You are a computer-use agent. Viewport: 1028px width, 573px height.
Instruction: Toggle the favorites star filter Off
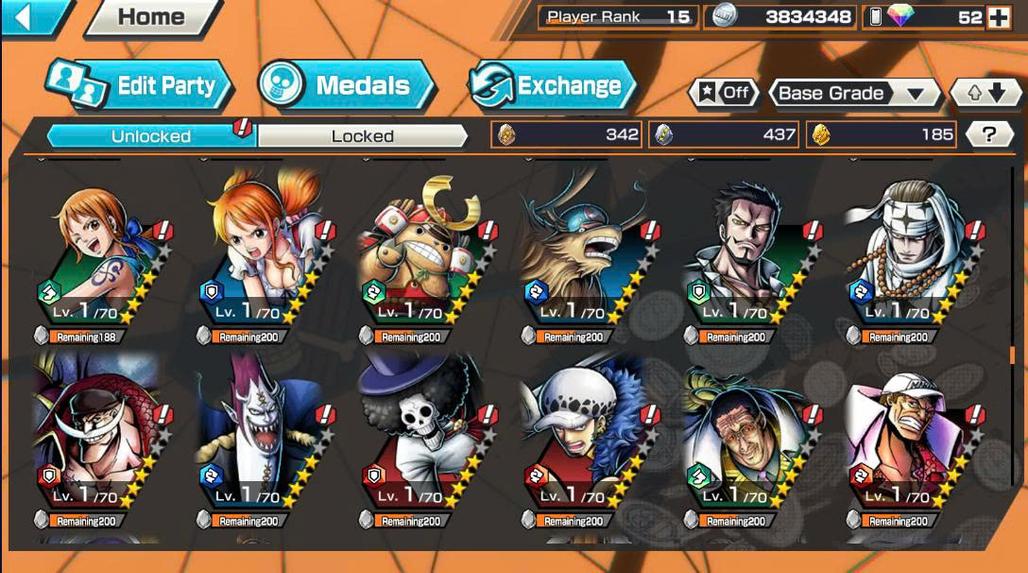(x=722, y=93)
